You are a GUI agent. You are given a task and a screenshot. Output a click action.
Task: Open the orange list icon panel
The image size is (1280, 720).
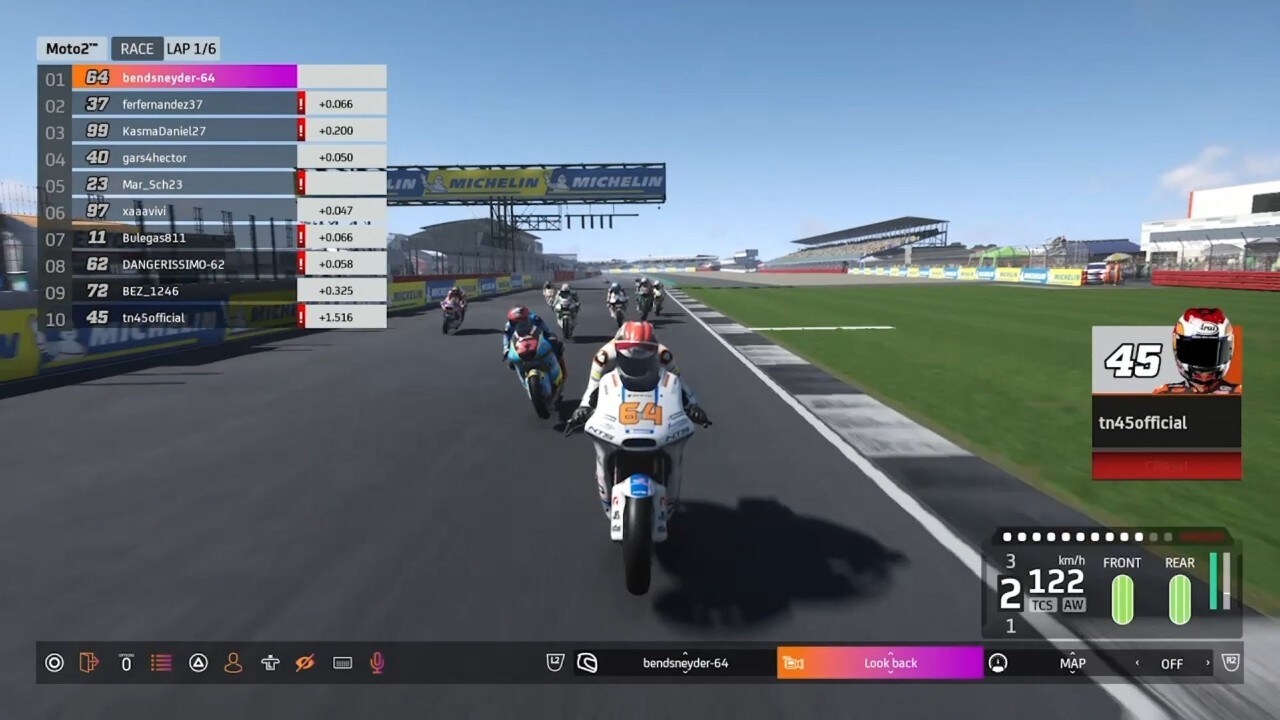[160, 663]
